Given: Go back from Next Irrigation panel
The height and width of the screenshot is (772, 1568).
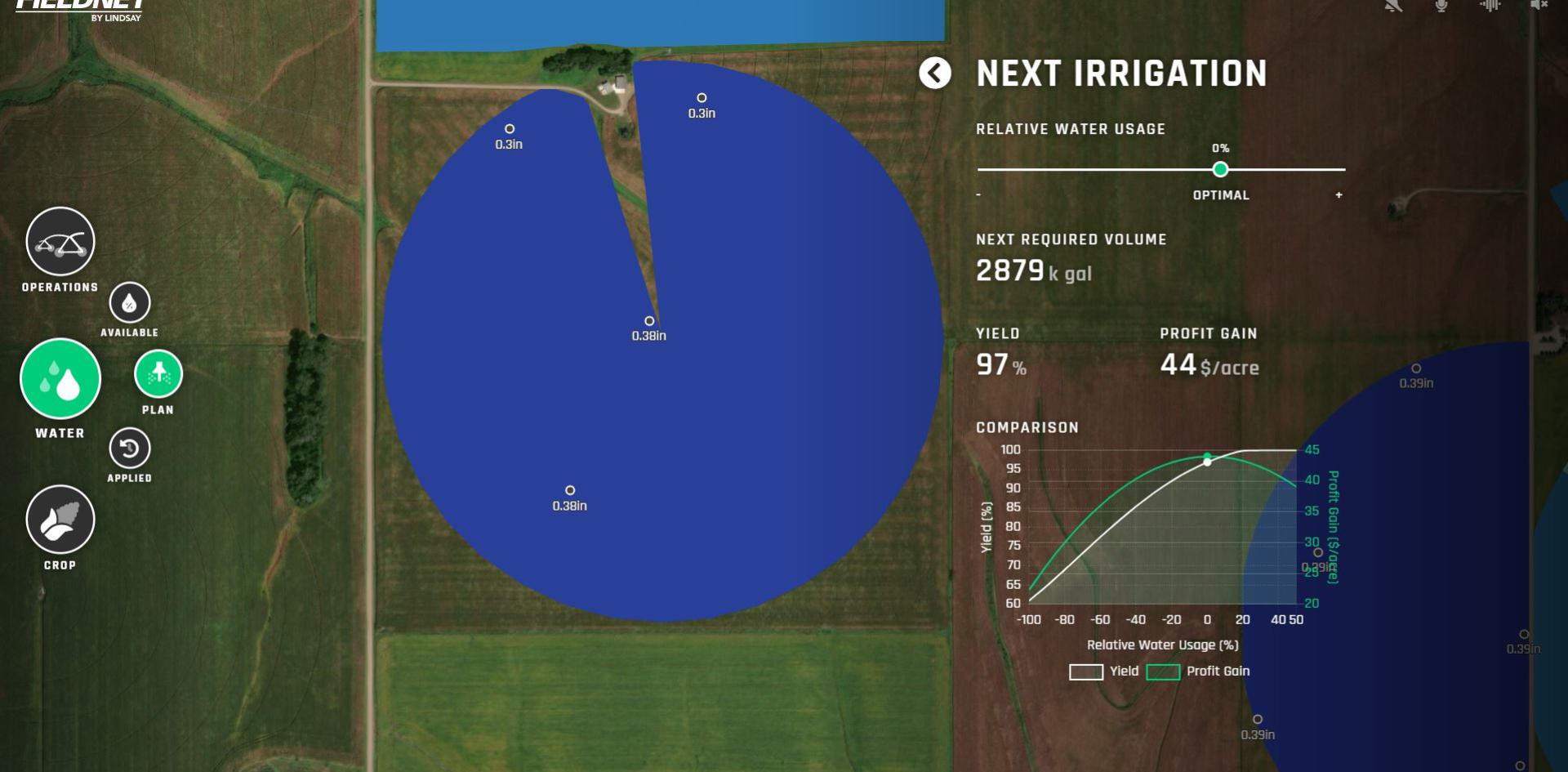Looking at the screenshot, I should click(x=935, y=74).
